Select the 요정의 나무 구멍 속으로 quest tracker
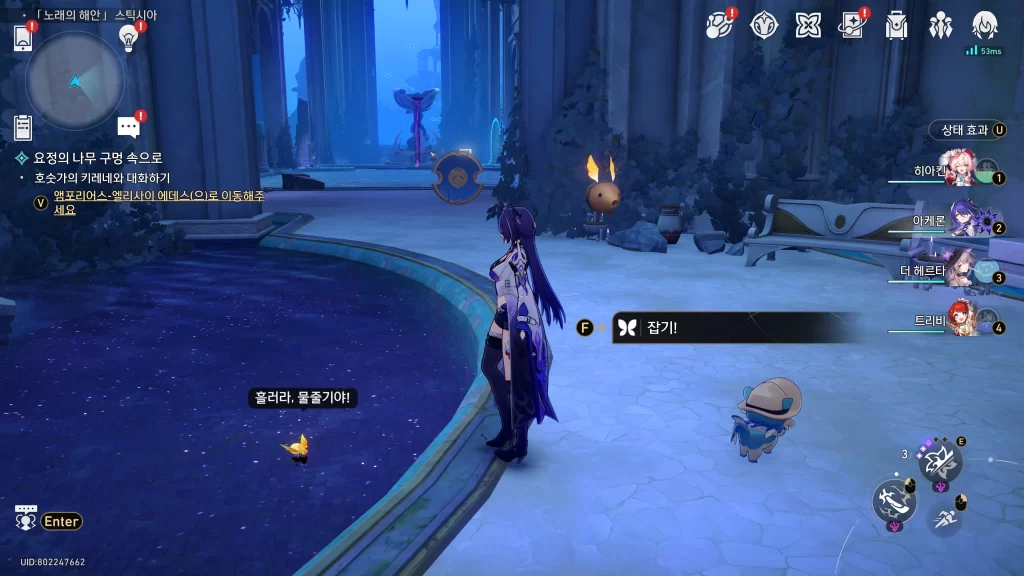This screenshot has height=576, width=1024. tap(98, 158)
